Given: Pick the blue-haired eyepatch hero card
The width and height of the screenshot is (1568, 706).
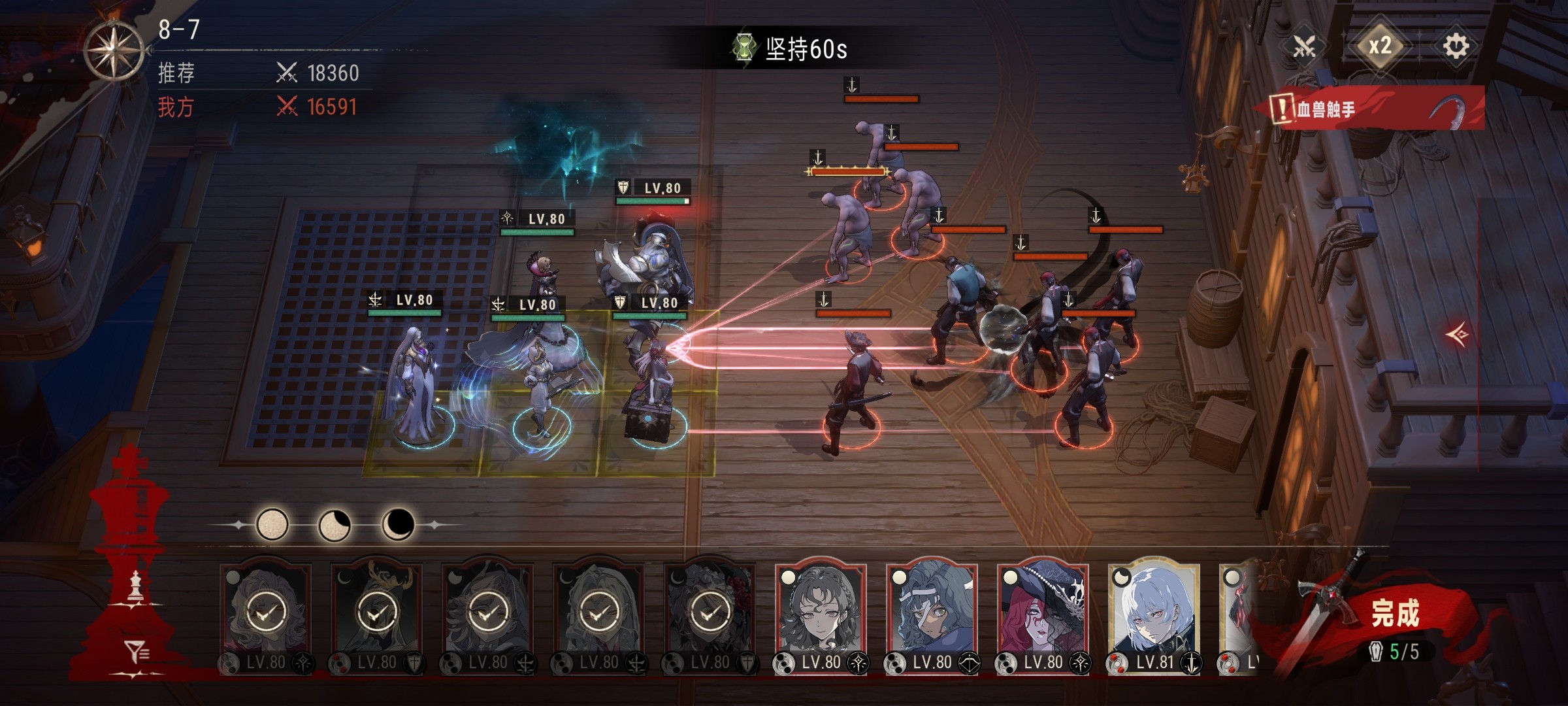Looking at the screenshot, I should (932, 614).
